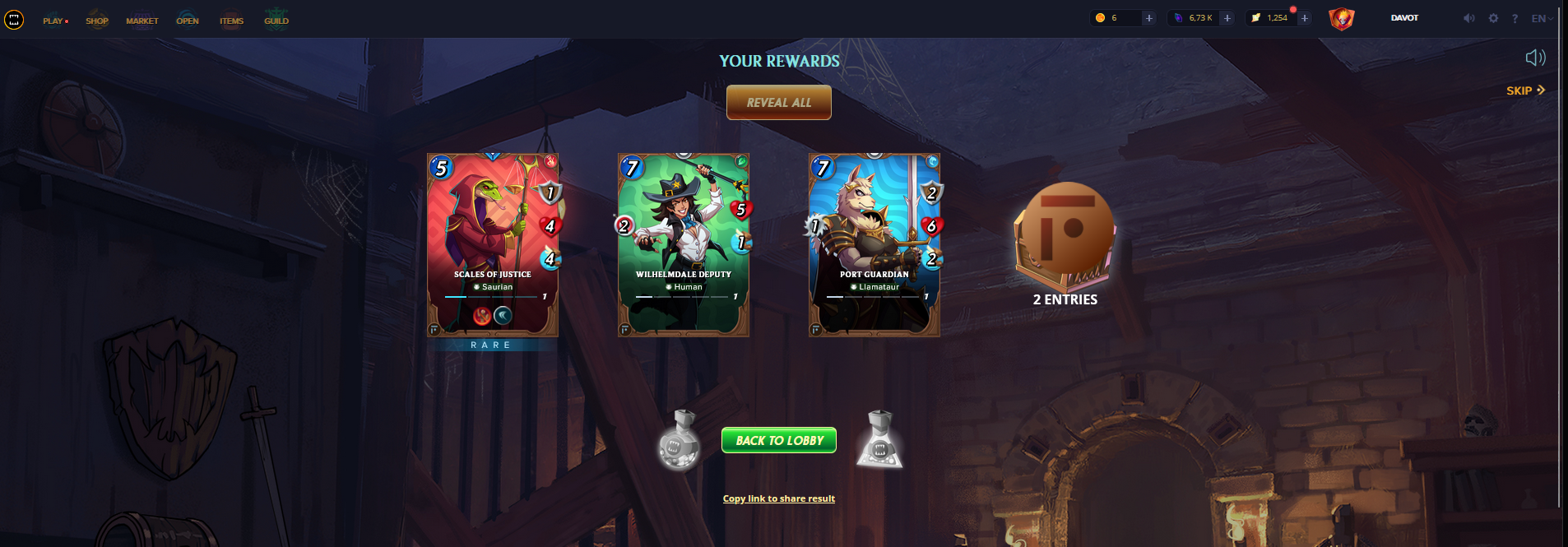
Task: Select the Scales of Justice card
Action: tap(492, 244)
